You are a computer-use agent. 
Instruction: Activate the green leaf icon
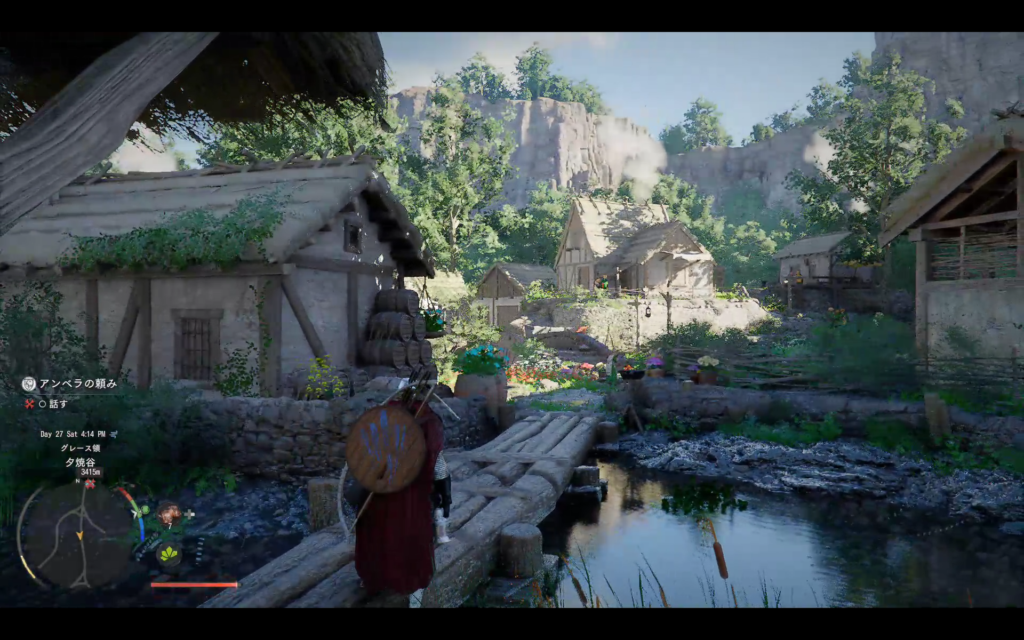168,552
